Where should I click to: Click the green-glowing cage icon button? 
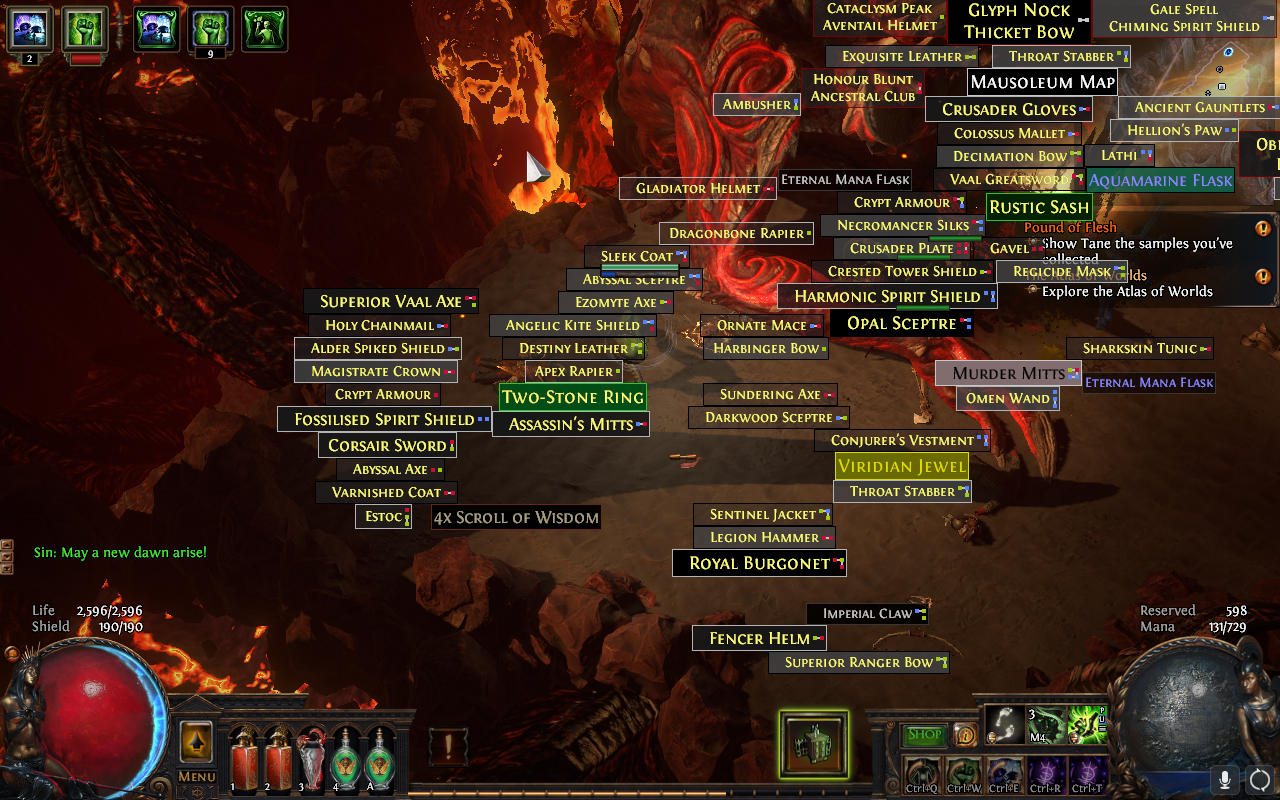[814, 744]
